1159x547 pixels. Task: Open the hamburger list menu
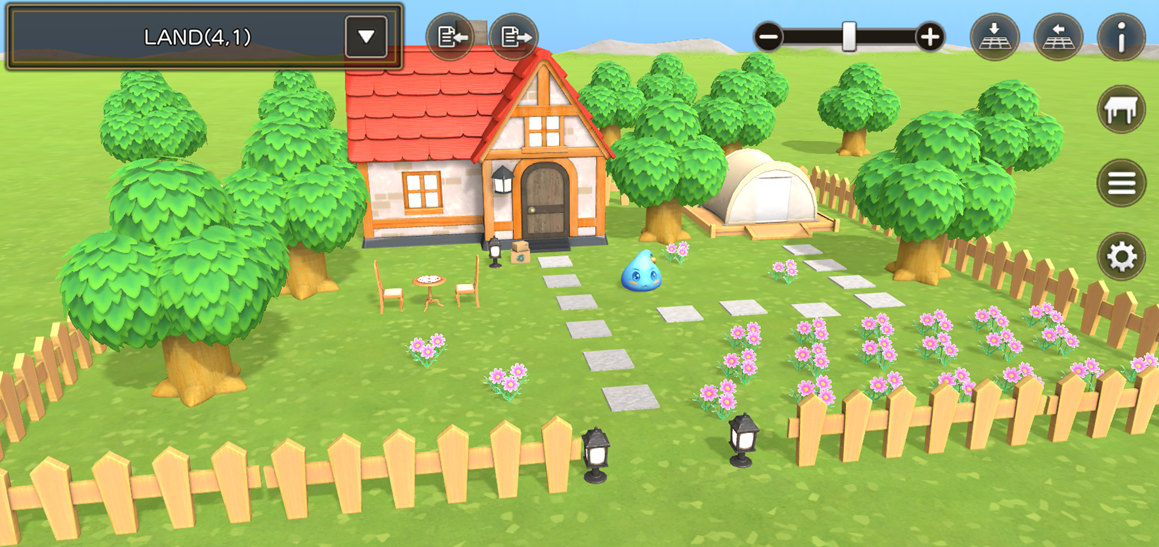point(1121,183)
